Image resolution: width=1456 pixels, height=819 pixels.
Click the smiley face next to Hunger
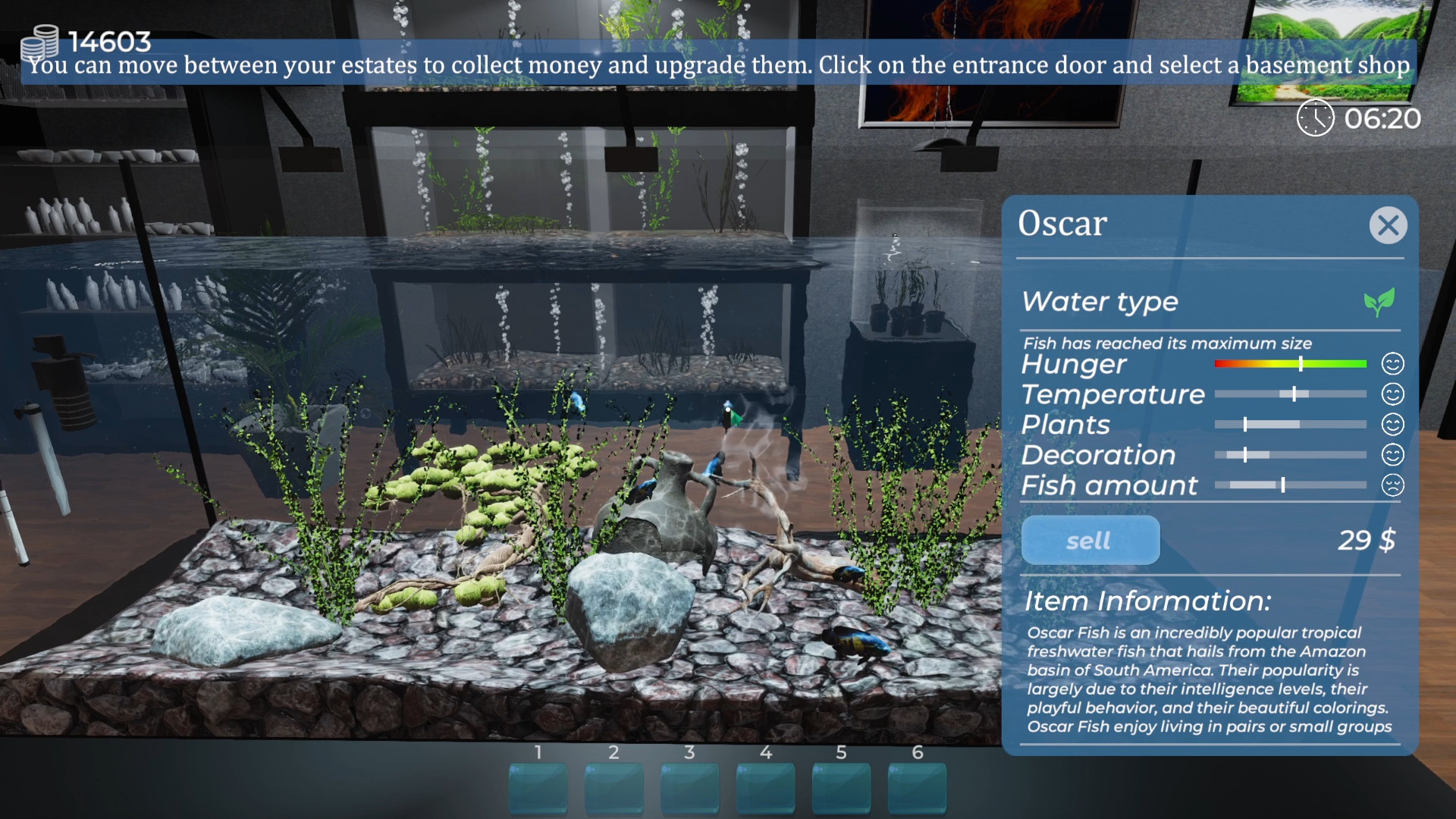(x=1394, y=364)
